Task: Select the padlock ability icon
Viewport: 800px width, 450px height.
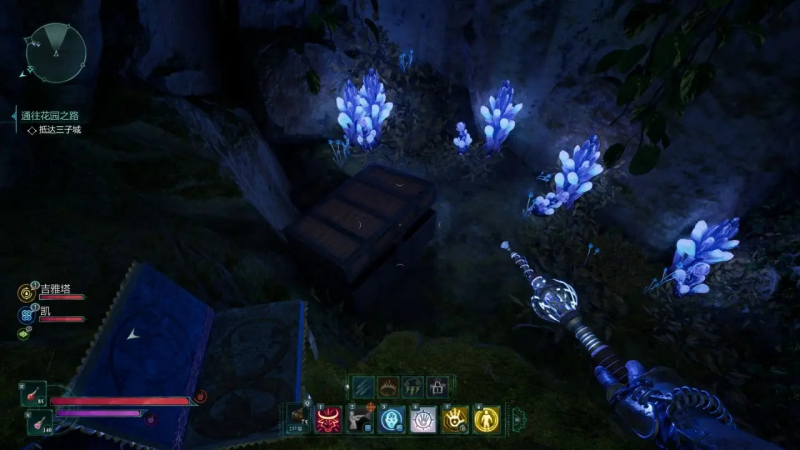Action: point(436,386)
